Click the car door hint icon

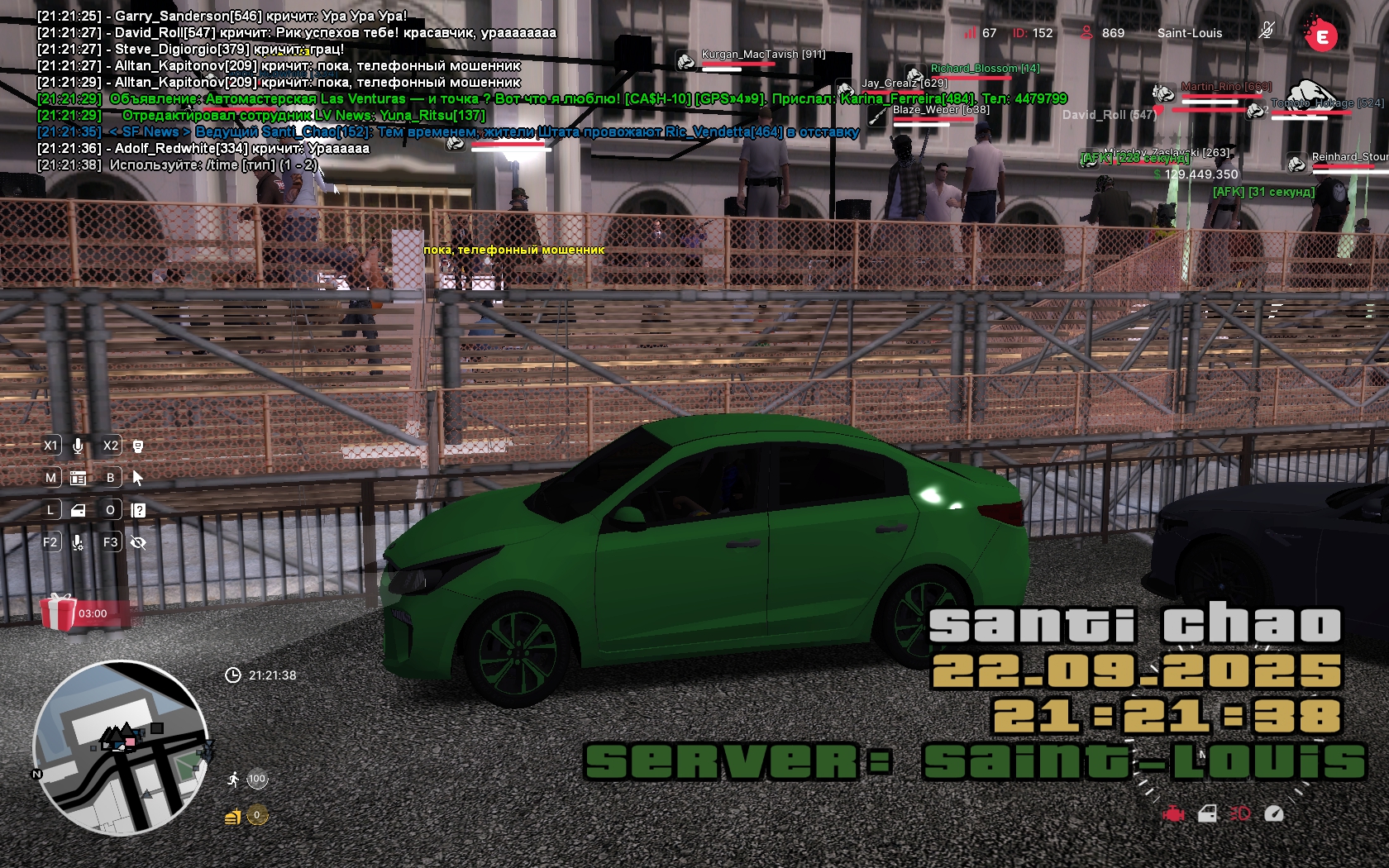(x=79, y=510)
